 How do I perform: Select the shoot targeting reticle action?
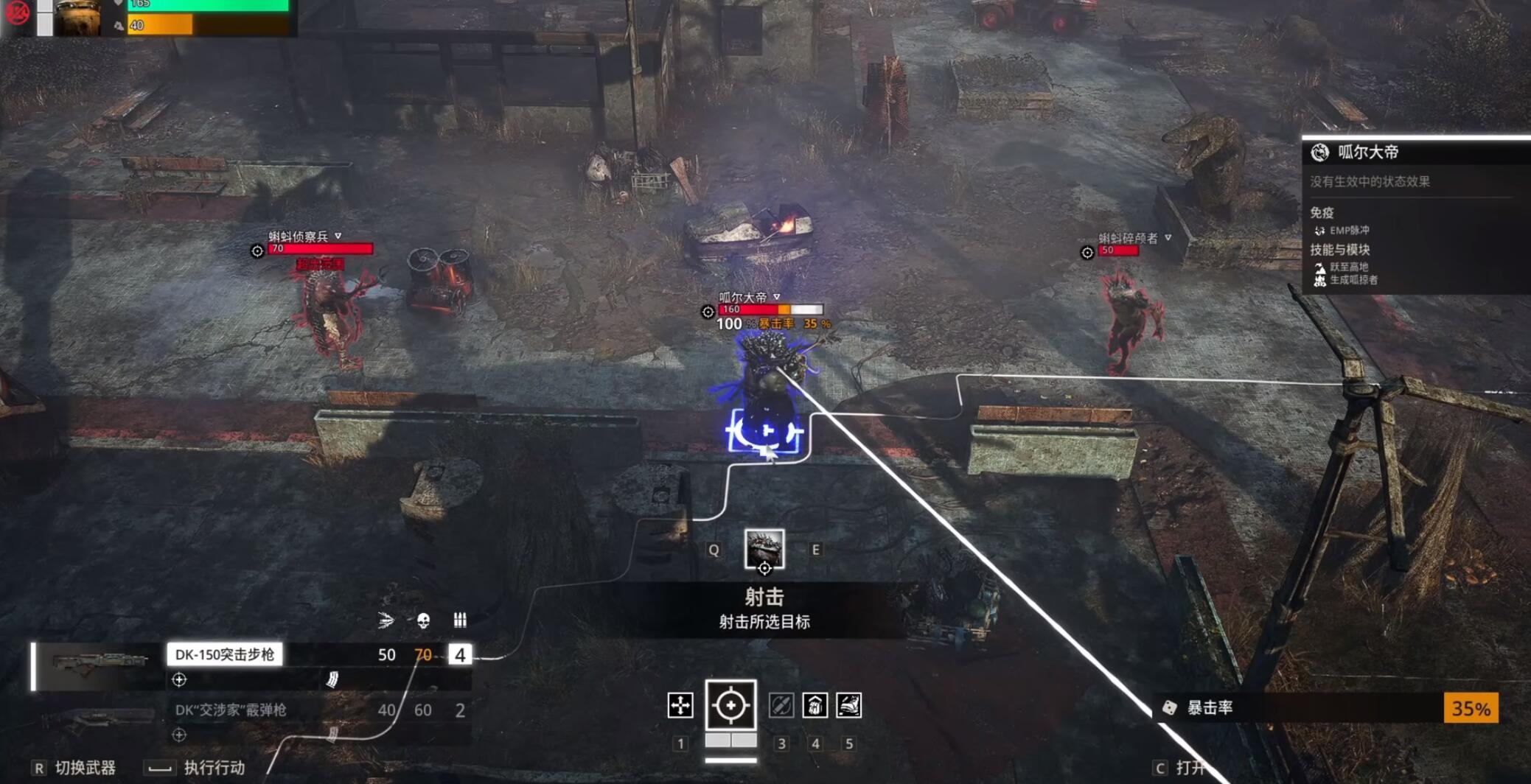[730, 706]
